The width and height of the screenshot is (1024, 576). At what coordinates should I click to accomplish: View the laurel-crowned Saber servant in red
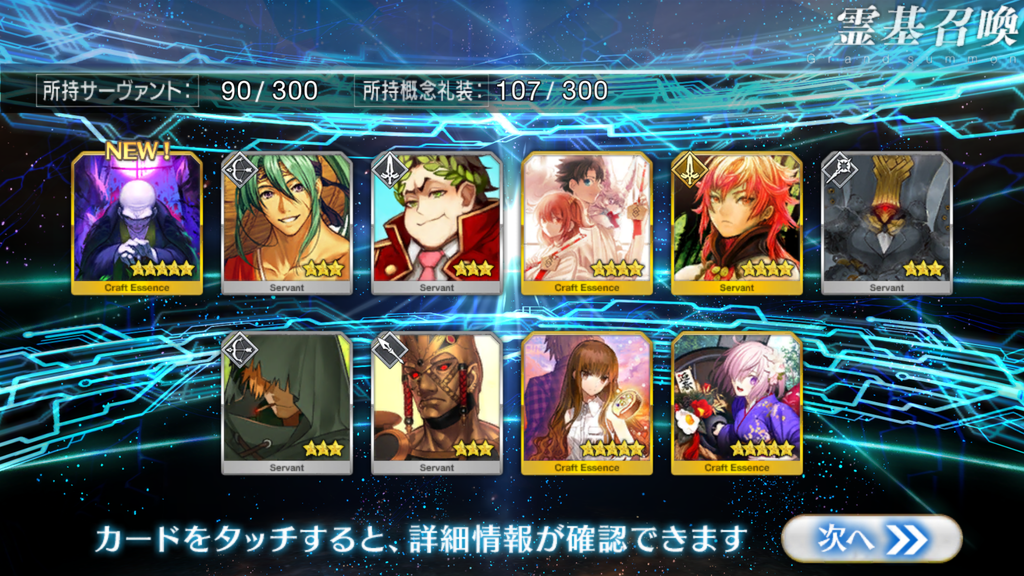437,223
